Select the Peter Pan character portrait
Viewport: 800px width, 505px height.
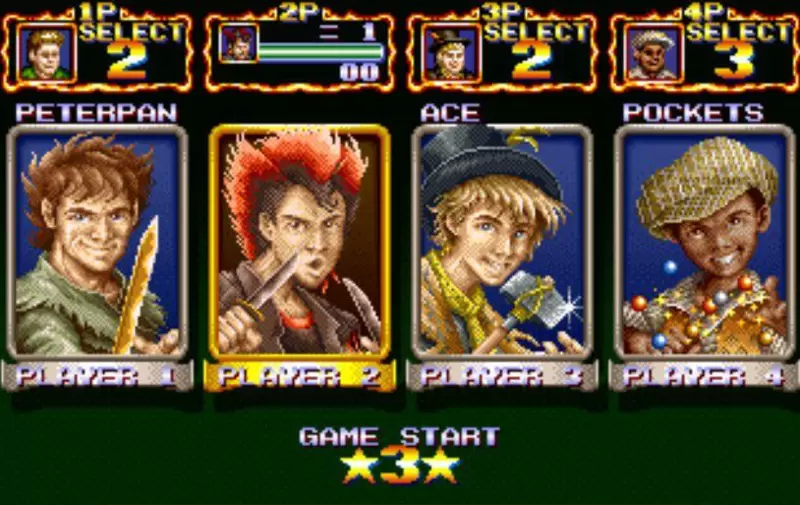tap(97, 241)
